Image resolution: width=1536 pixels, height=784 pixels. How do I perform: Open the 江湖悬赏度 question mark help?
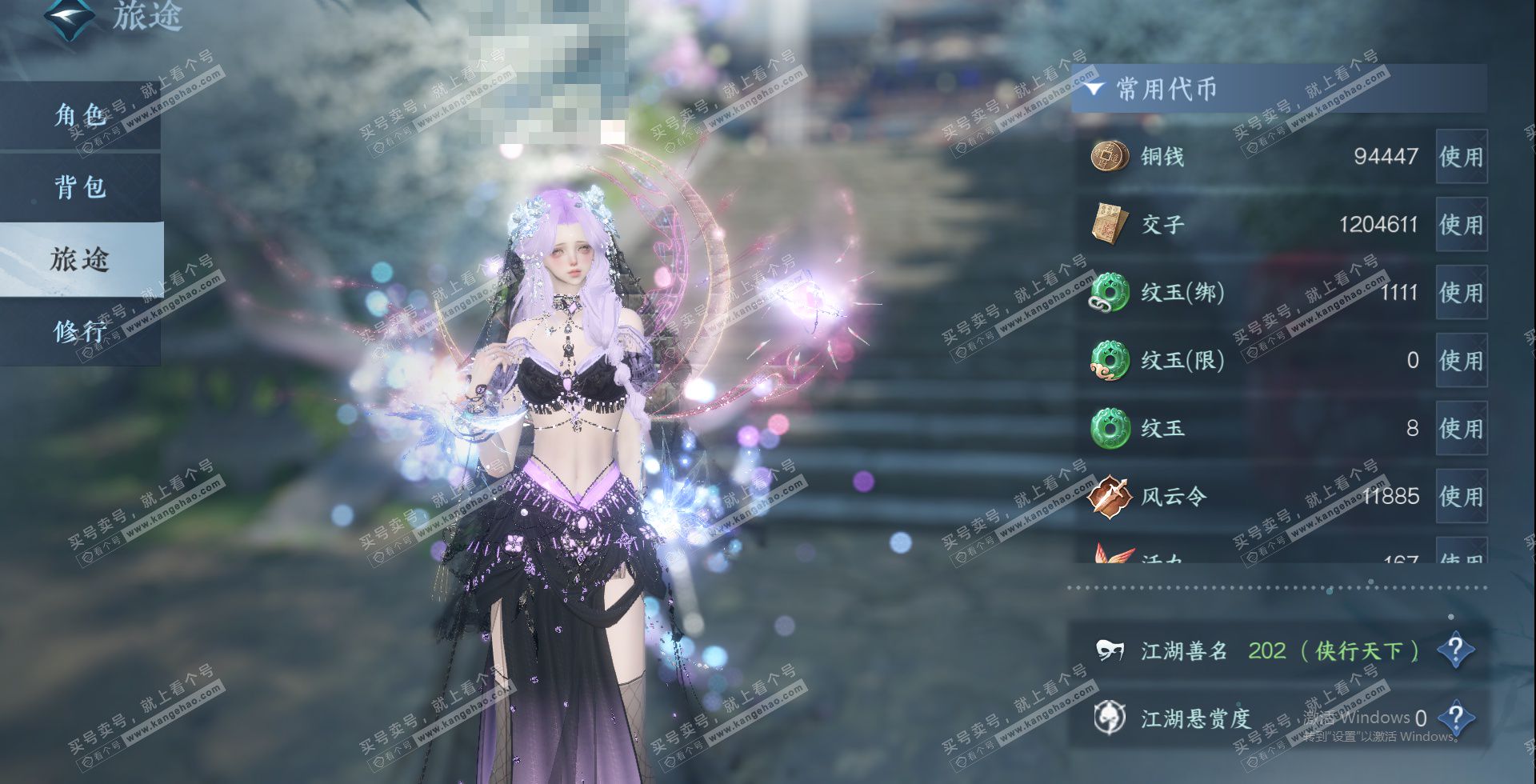(1455, 718)
